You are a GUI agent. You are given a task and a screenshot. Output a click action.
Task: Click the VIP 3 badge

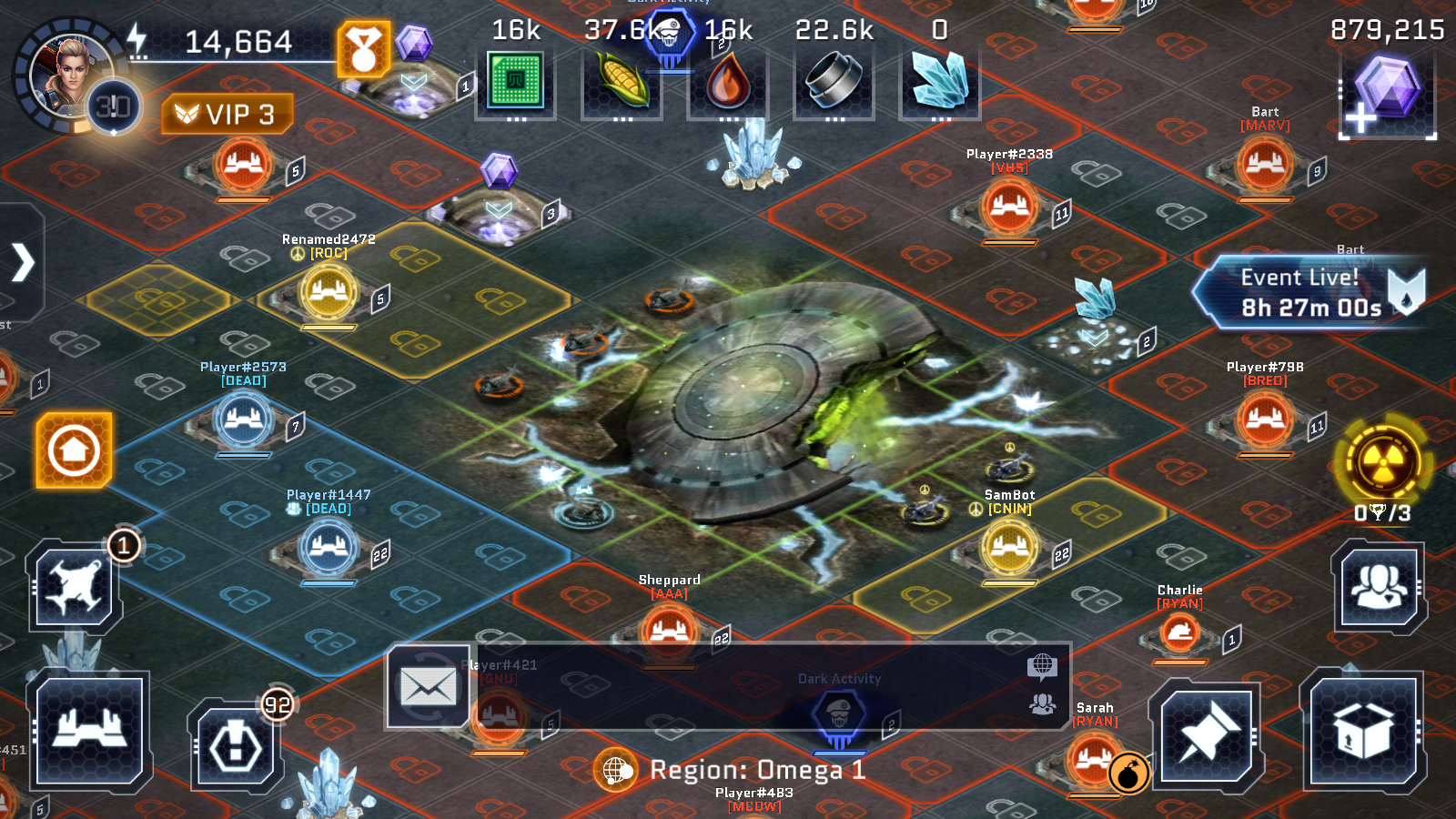pyautogui.click(x=227, y=114)
